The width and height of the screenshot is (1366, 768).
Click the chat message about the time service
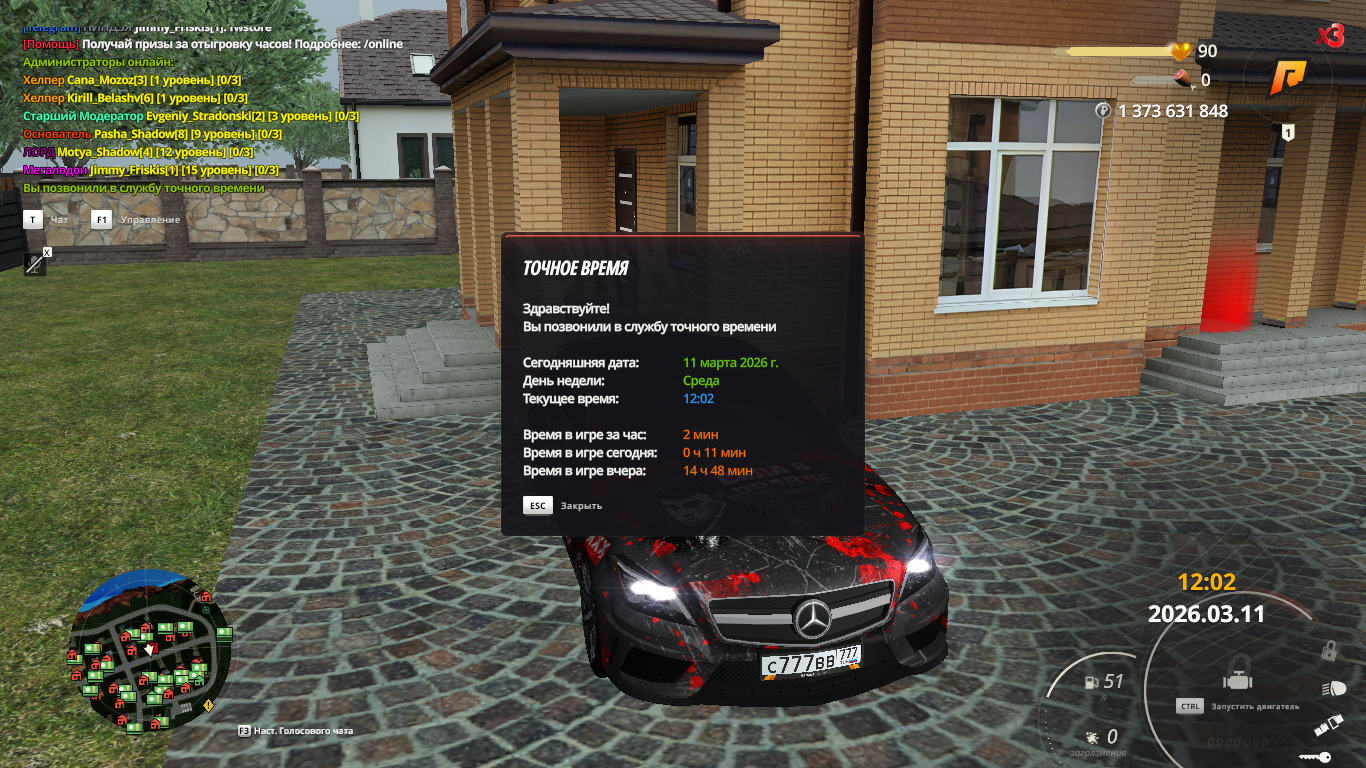click(x=144, y=188)
